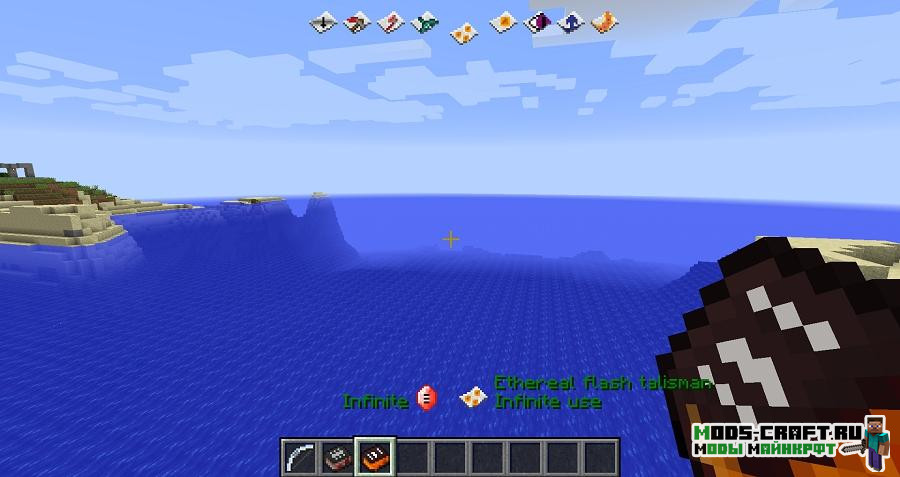Select the gray book hotbar slot
900x477 pixels.
(x=337, y=456)
